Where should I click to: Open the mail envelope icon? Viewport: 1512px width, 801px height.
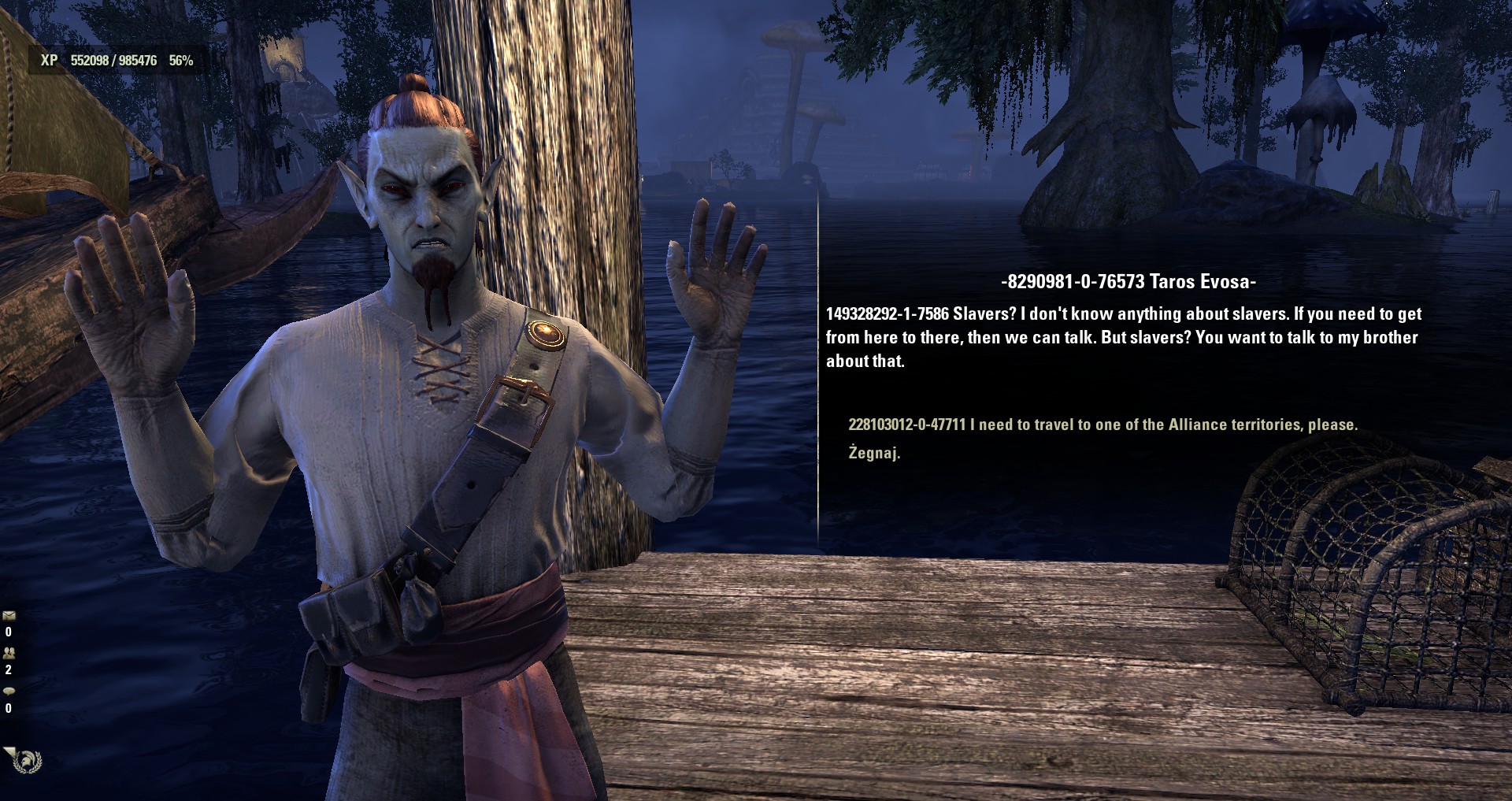point(9,616)
